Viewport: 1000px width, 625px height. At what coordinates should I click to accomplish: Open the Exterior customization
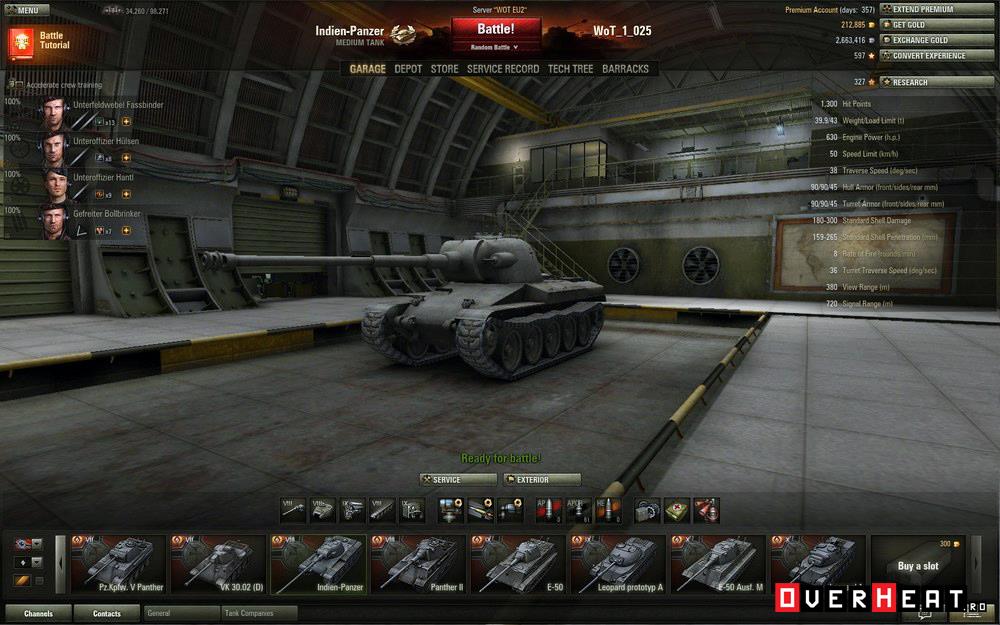(x=543, y=480)
